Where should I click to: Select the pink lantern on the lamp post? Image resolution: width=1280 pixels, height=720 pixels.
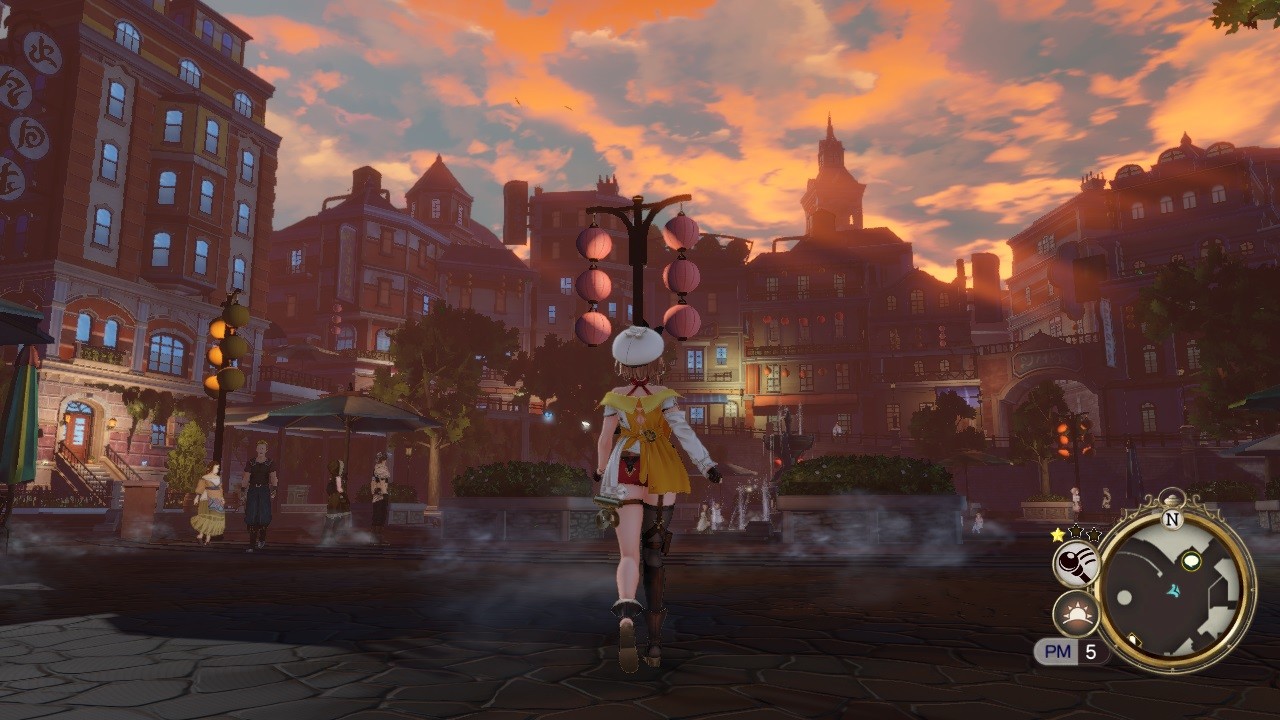tap(594, 245)
